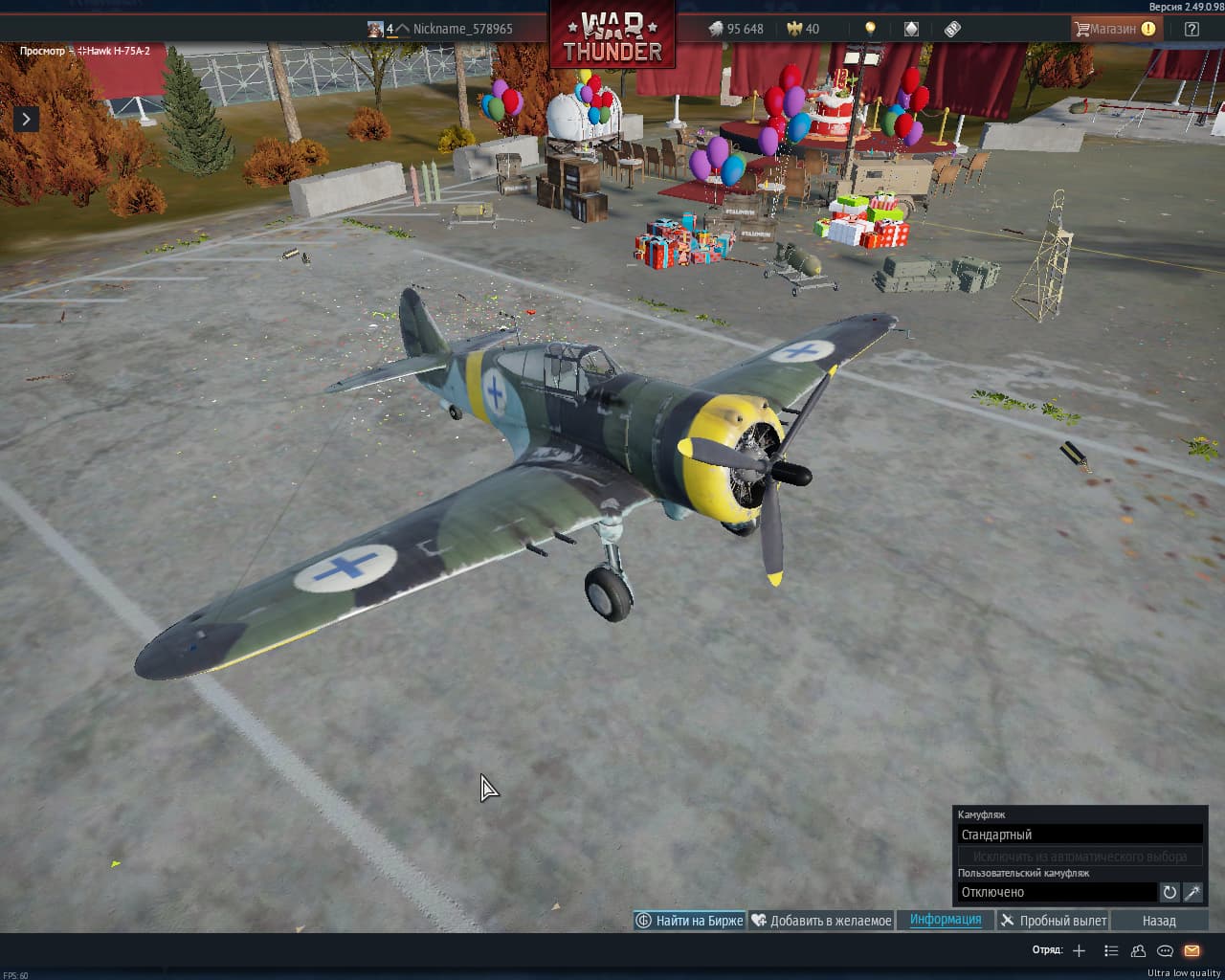Add the plane with Добавить в желаемое
Viewport: 1225px width, 980px height.
[x=821, y=921]
